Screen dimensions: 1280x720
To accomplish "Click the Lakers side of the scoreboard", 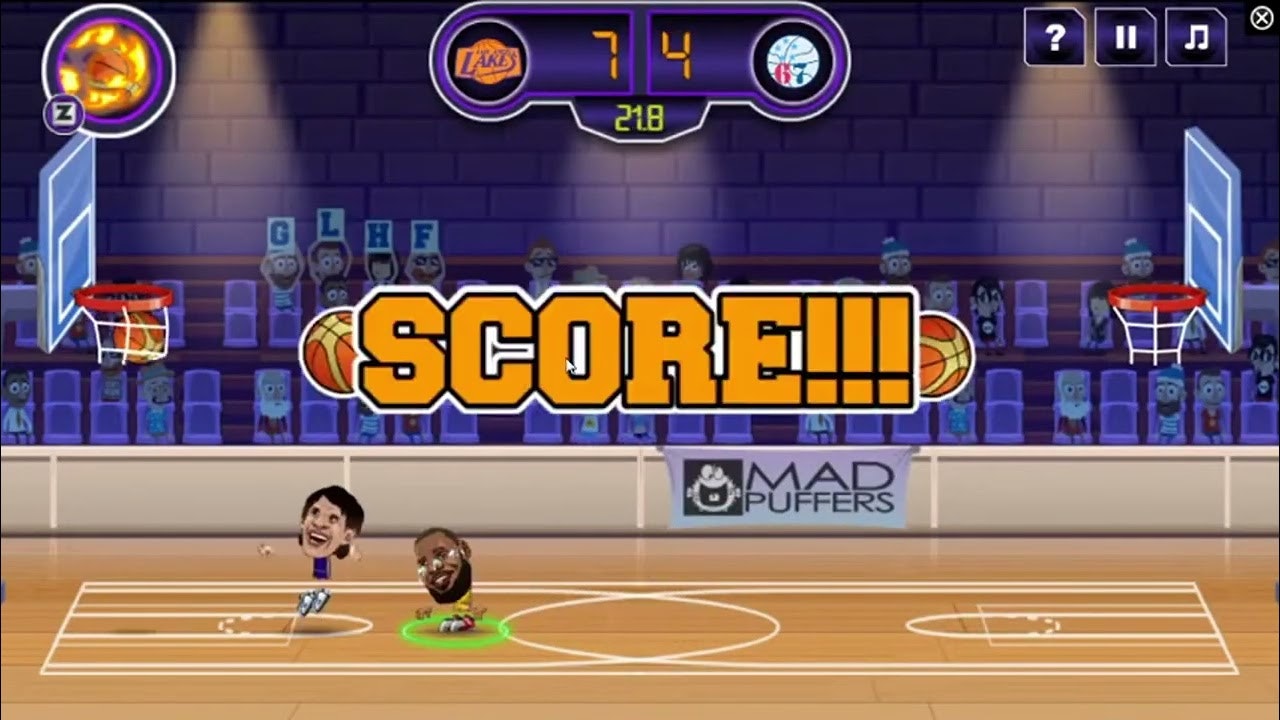I will 560,55.
